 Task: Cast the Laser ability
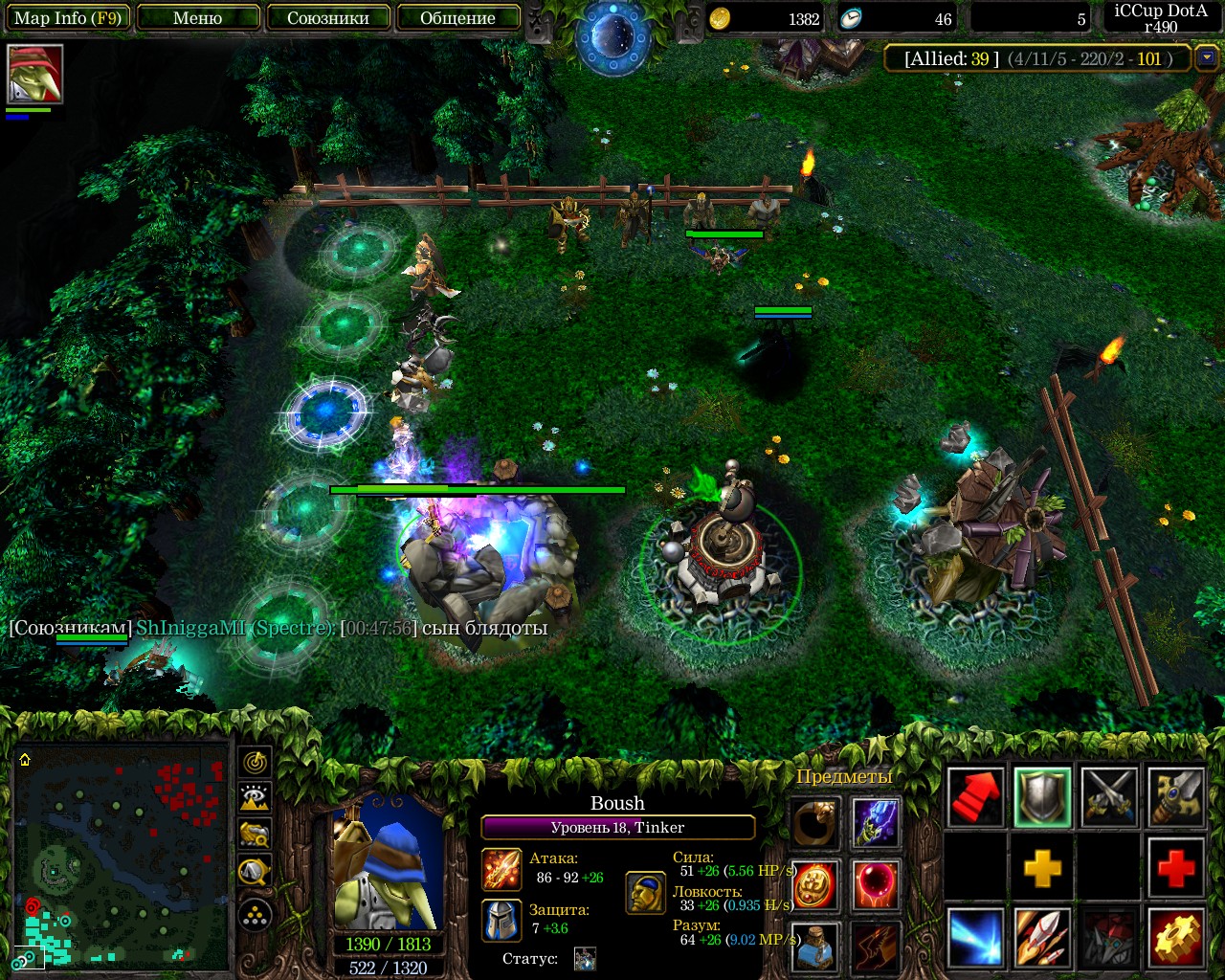pos(975,938)
